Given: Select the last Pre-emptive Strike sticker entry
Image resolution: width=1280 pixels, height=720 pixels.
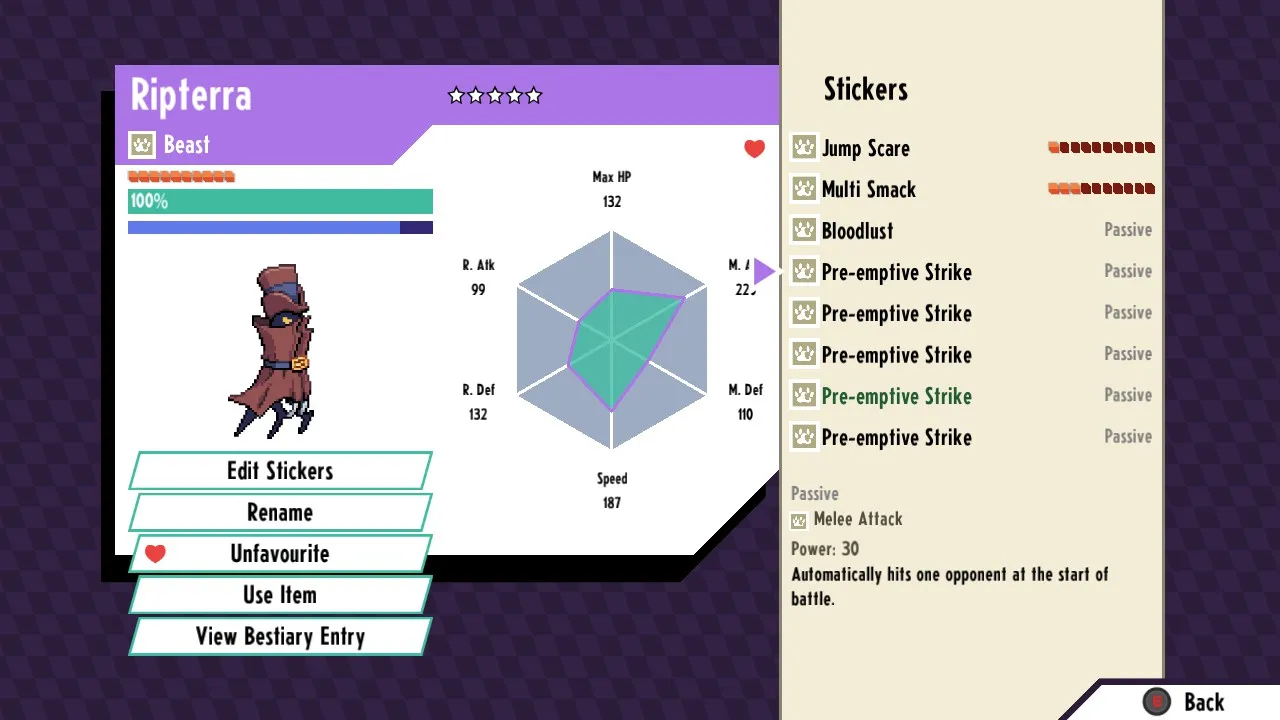Looking at the screenshot, I should coord(895,437).
